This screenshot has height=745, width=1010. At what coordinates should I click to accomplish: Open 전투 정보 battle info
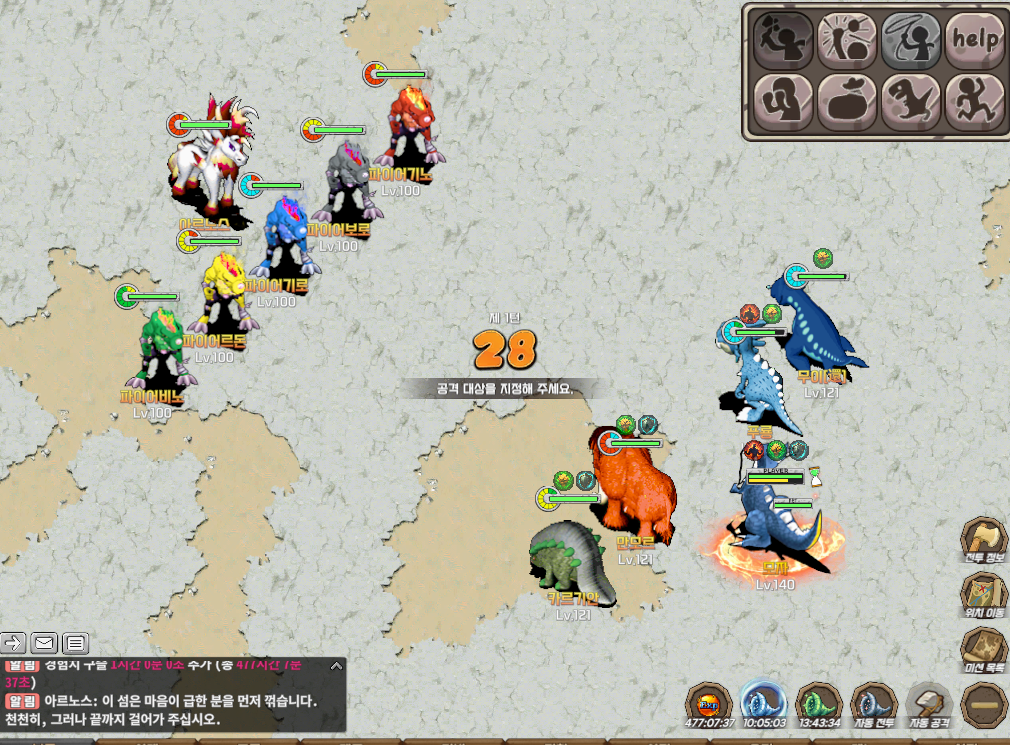[x=985, y=541]
